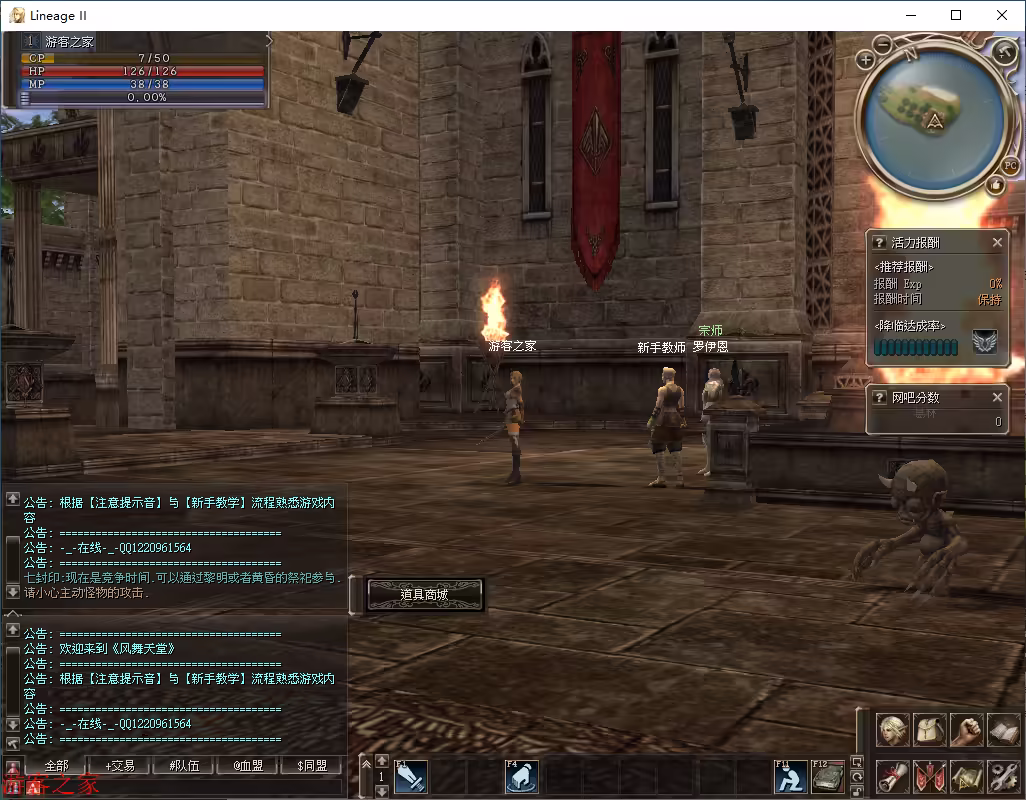Open the 道具商城 item shop
Viewport: 1026px width, 800px height.
coord(424,594)
